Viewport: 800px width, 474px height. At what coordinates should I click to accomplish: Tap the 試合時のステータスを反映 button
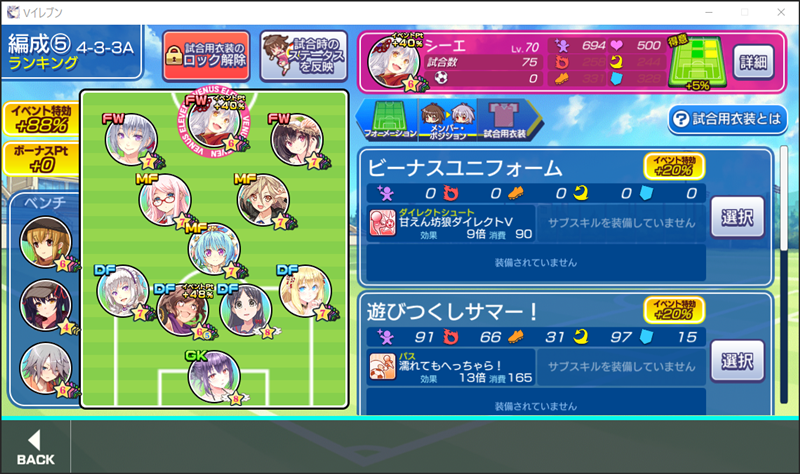point(304,54)
